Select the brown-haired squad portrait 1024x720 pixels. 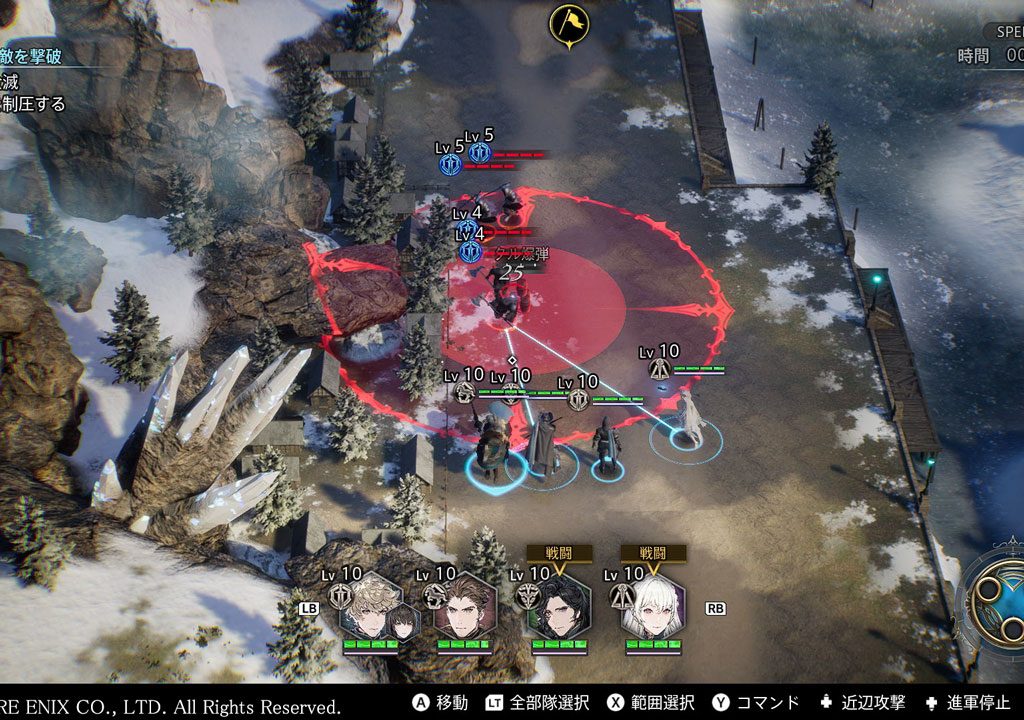click(464, 606)
